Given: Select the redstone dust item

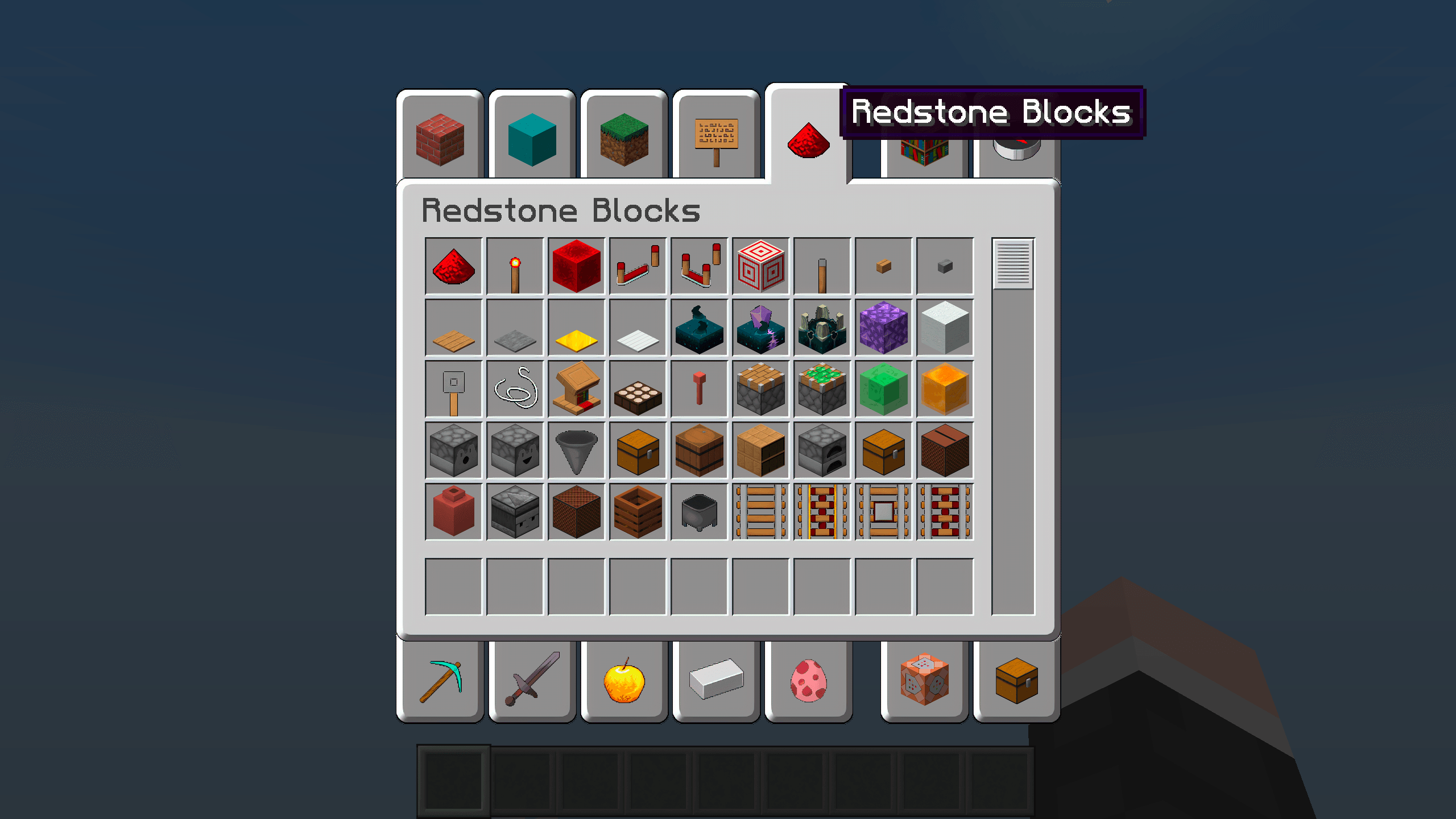Looking at the screenshot, I should (453, 266).
